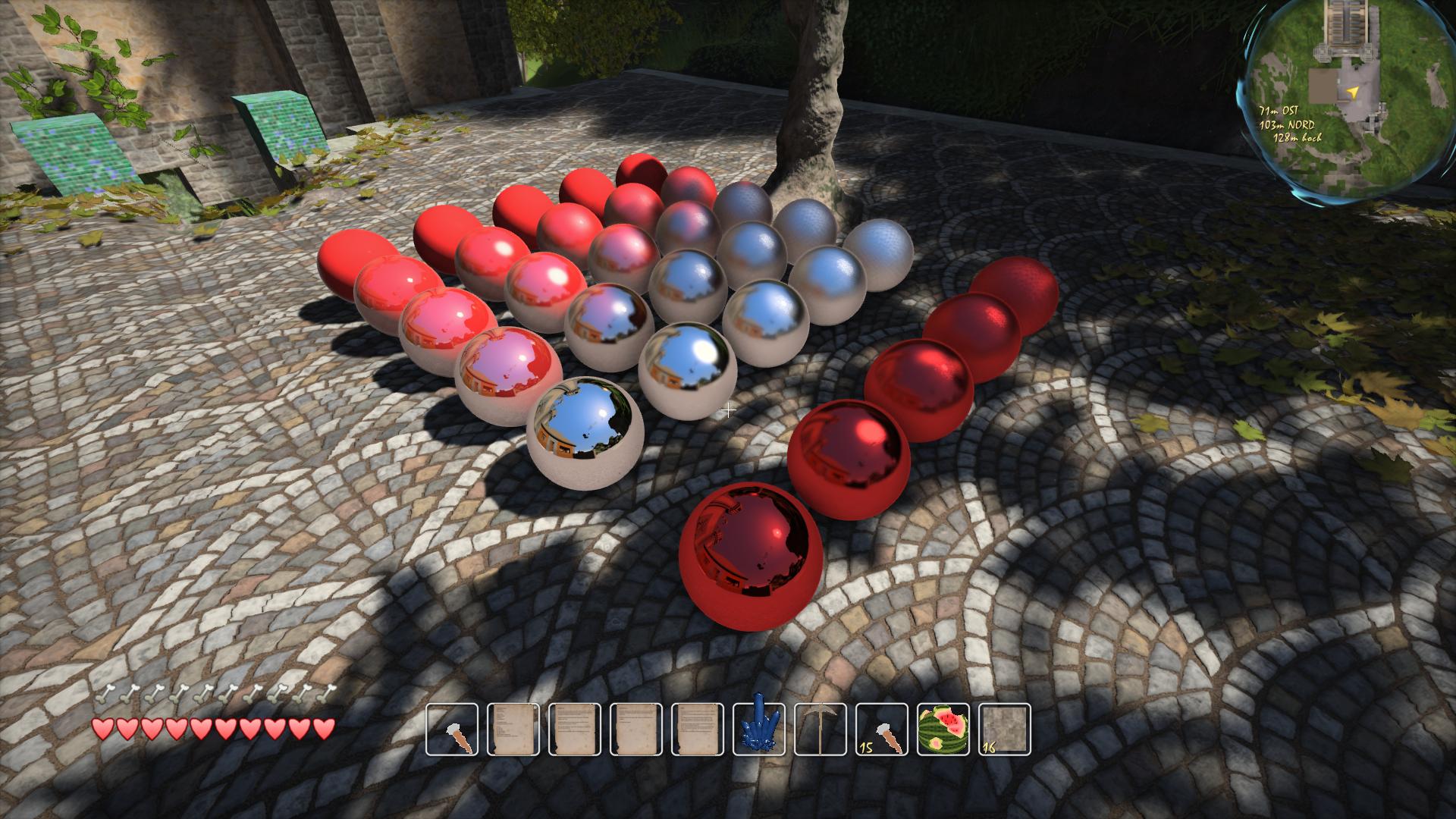
Task: Pick the watermelon hotbar slot
Action: click(943, 730)
